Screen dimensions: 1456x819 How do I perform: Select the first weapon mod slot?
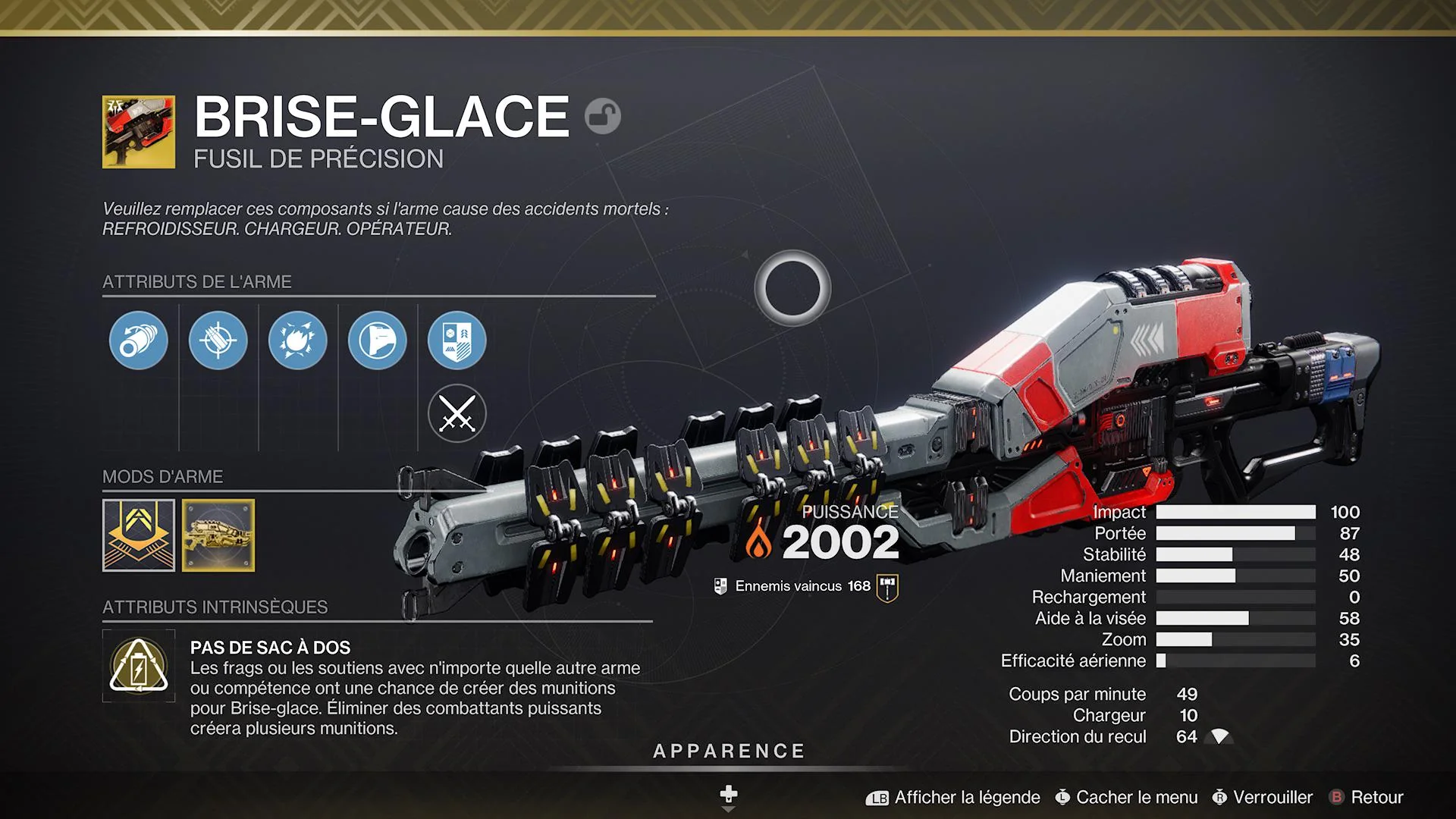point(138,536)
